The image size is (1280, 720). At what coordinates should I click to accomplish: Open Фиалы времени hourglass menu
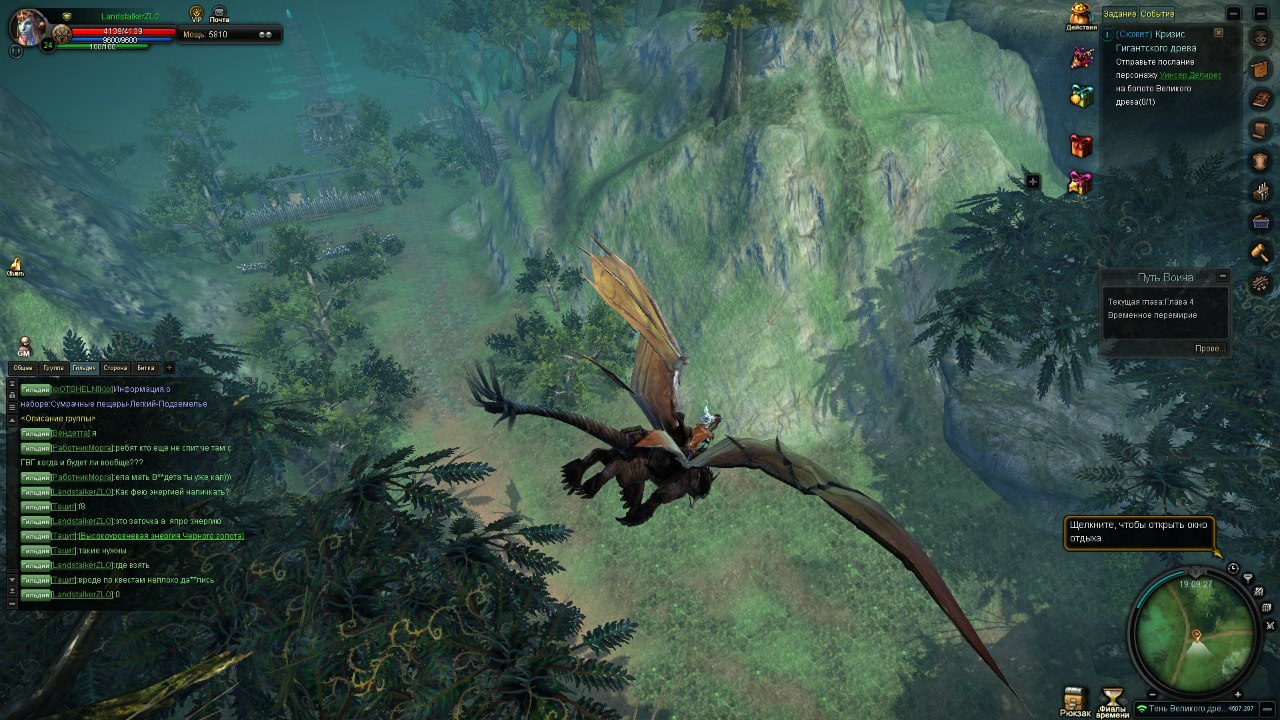[x=1112, y=698]
